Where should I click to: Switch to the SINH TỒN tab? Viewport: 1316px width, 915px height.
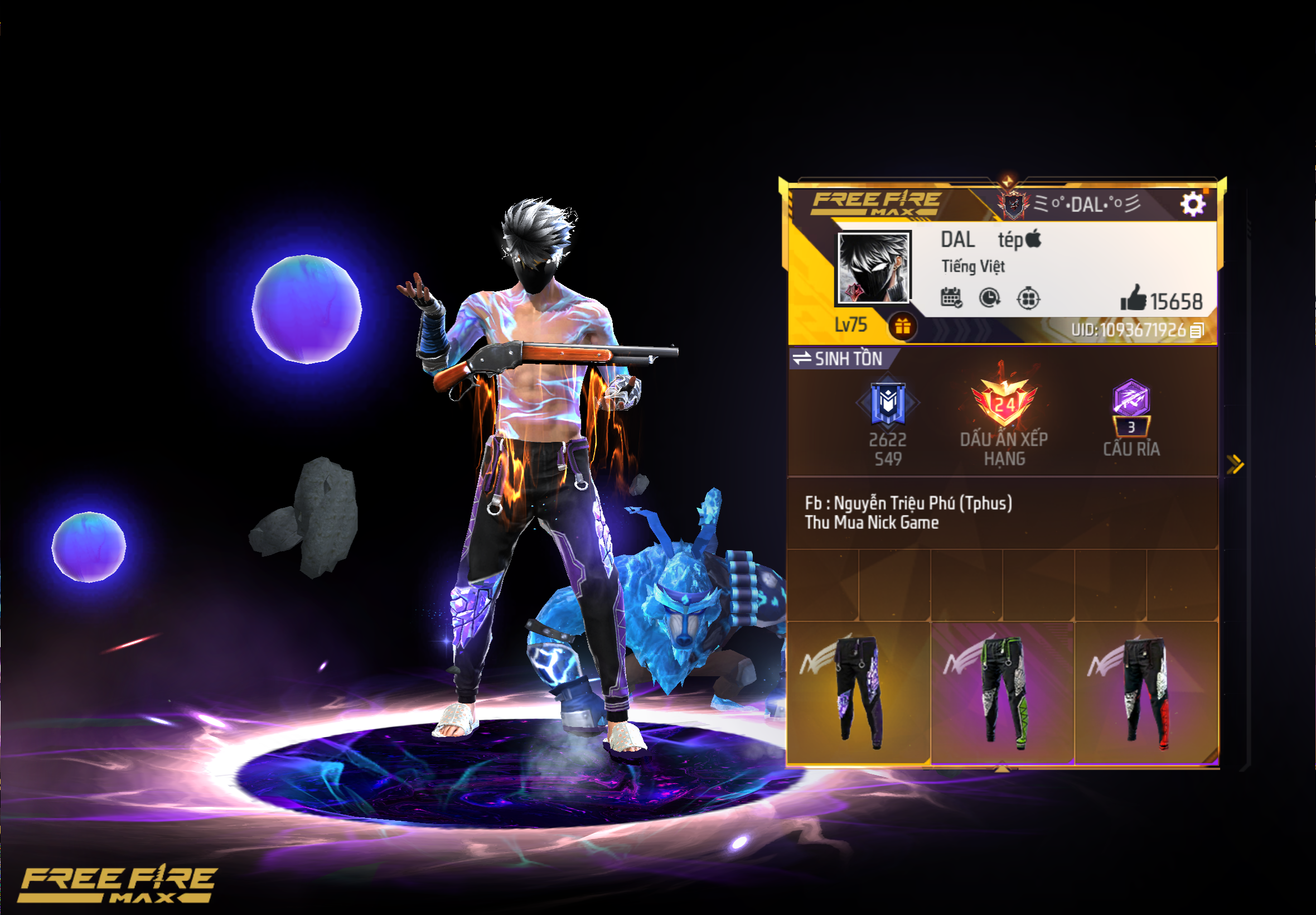(x=847, y=359)
